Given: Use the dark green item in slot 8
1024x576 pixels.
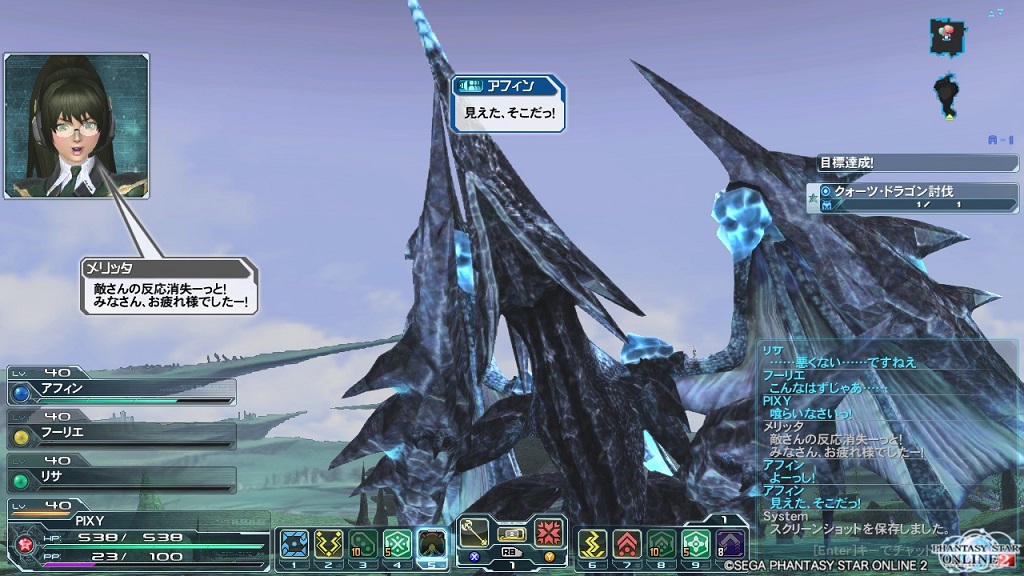Looking at the screenshot, I should (662, 545).
